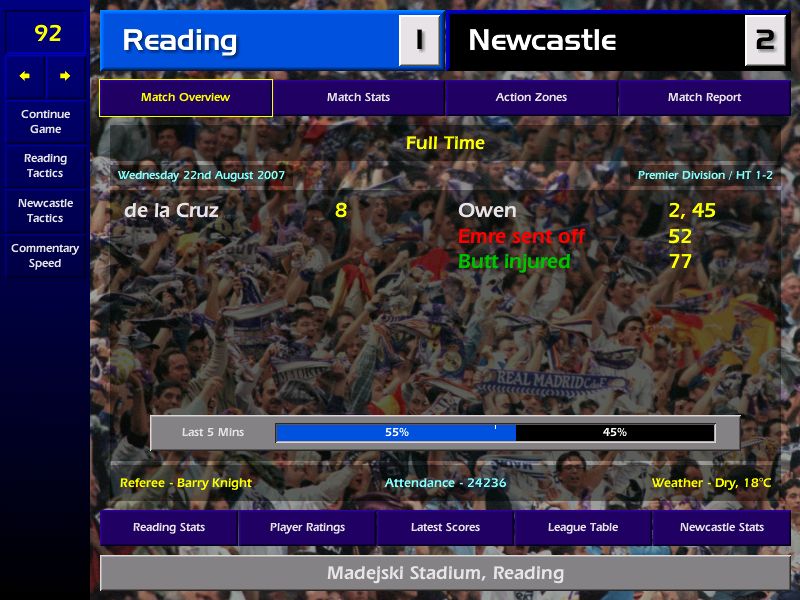Open the Match Report tab
Viewport: 800px width, 600px height.
click(x=704, y=98)
